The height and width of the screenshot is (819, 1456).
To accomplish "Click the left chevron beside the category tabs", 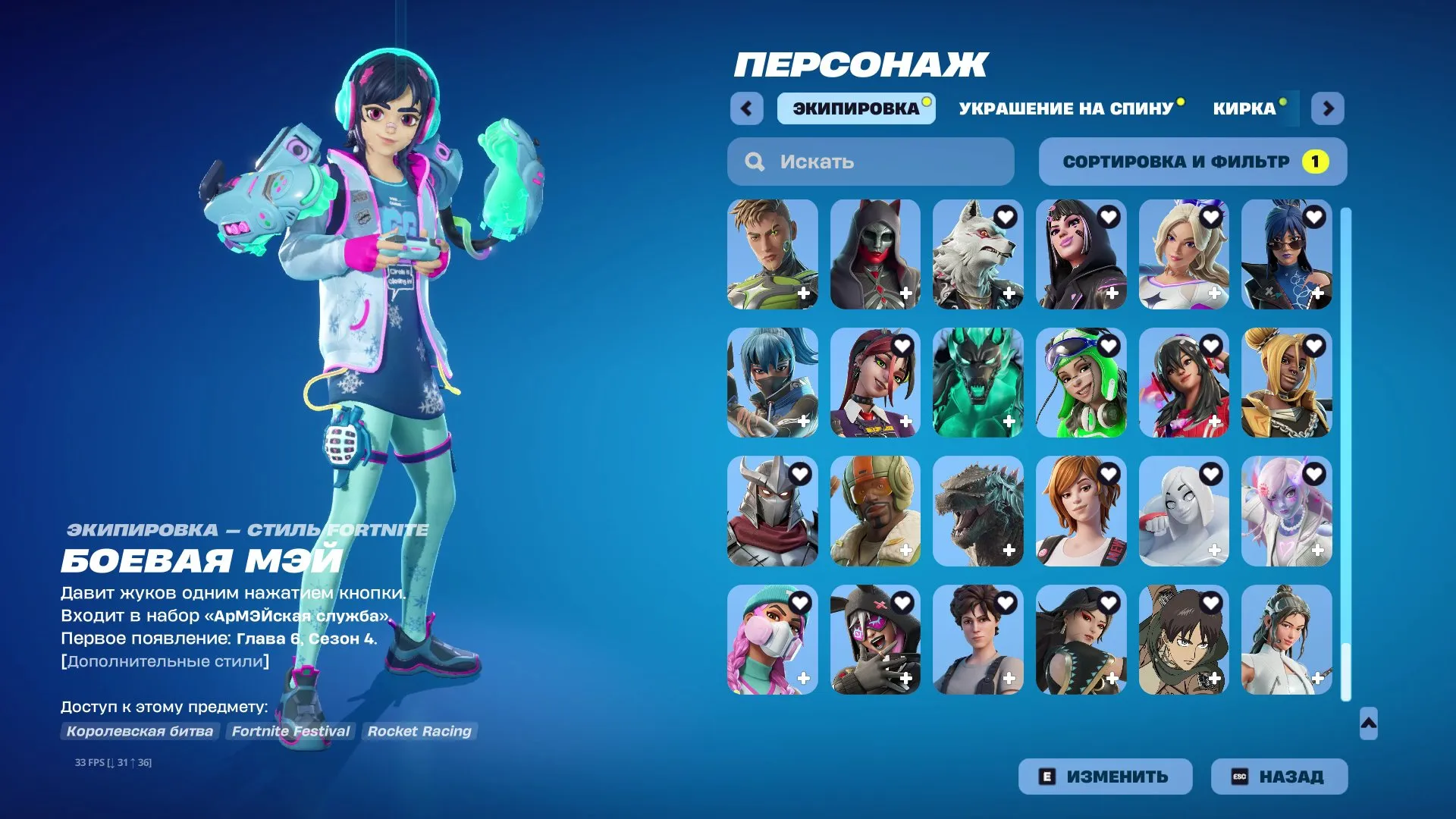I will coord(747,108).
